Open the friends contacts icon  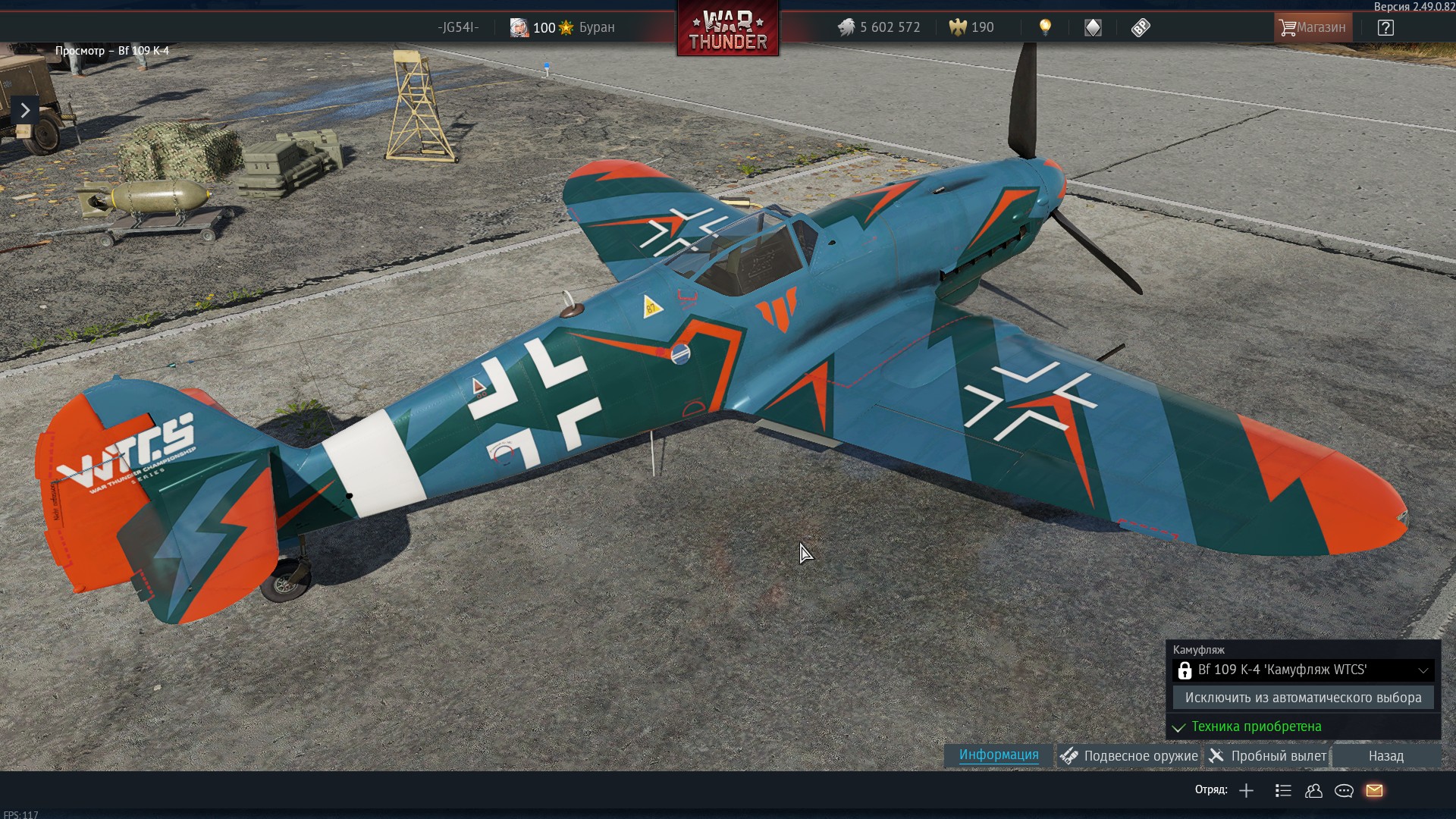(x=1313, y=791)
